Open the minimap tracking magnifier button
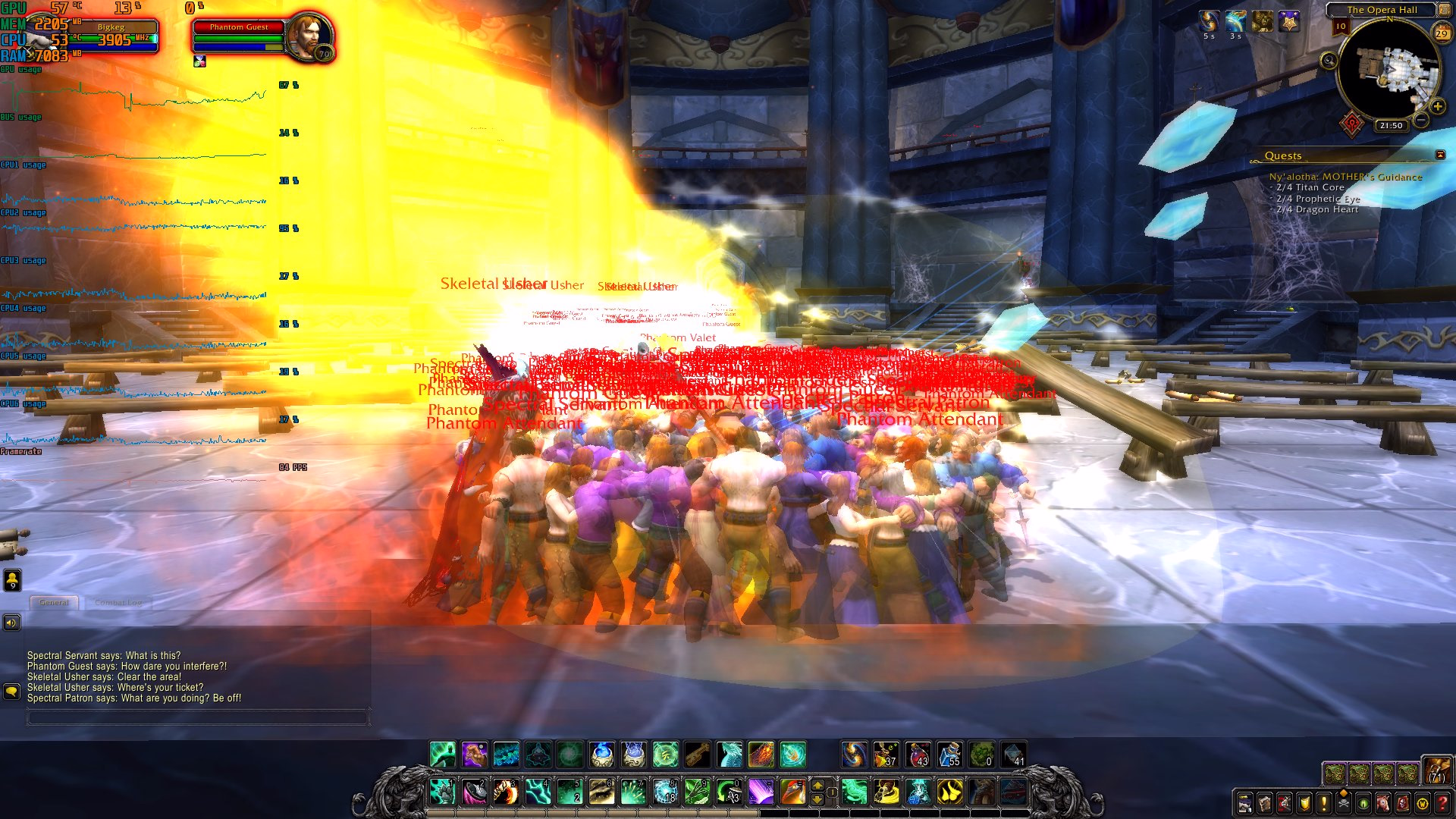 point(1329,61)
